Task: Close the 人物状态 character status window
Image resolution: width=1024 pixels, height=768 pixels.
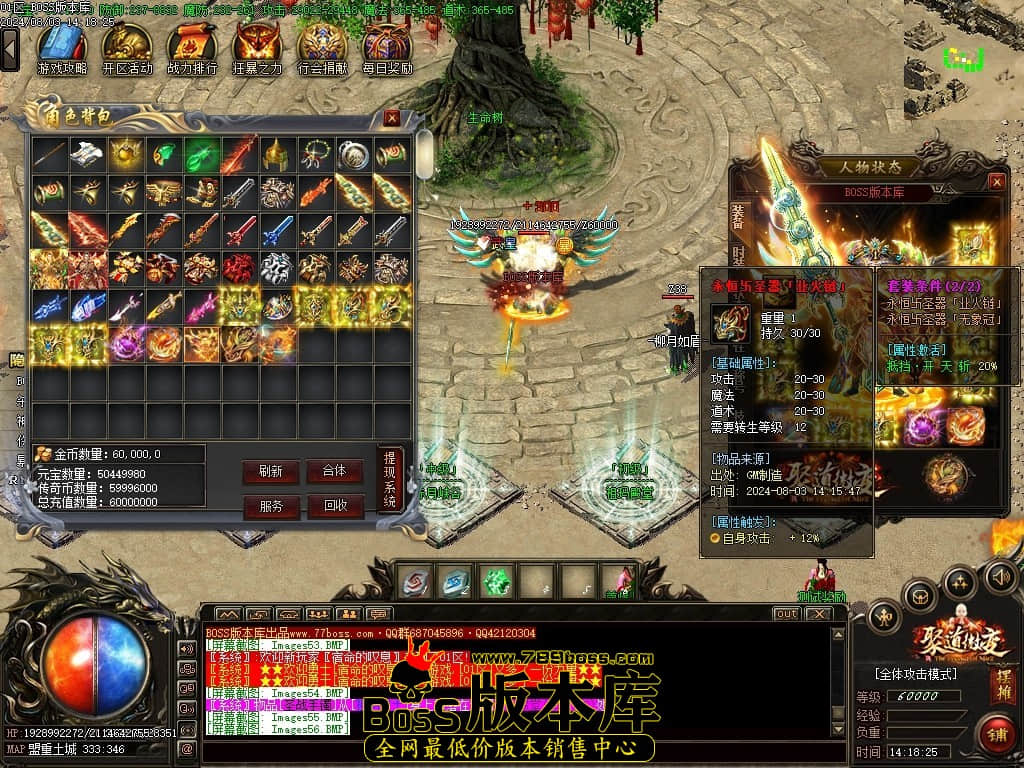Action: pos(996,182)
